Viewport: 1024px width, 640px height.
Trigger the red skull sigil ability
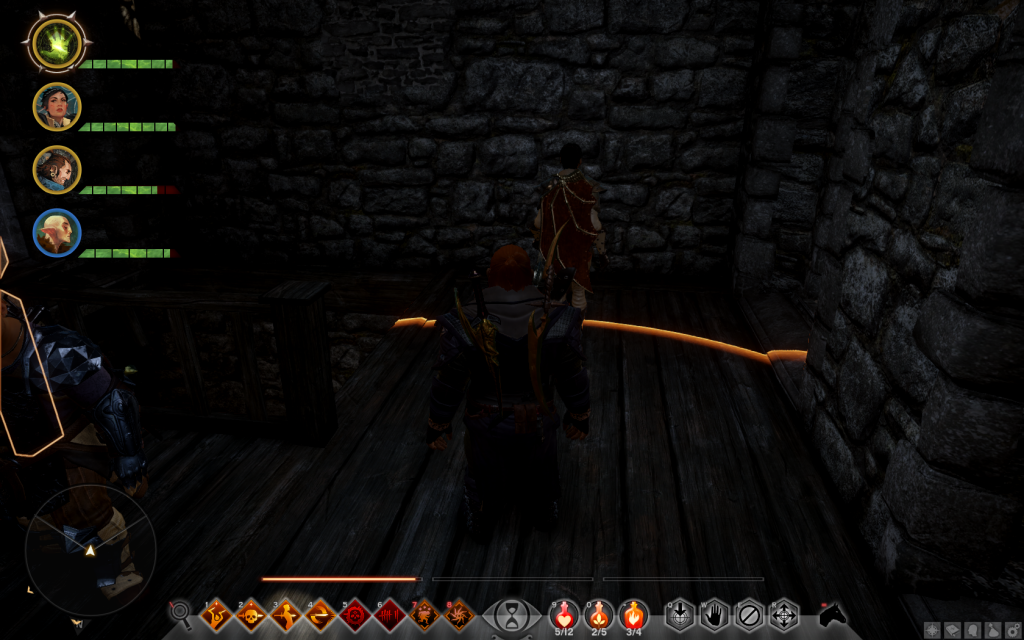point(355,613)
